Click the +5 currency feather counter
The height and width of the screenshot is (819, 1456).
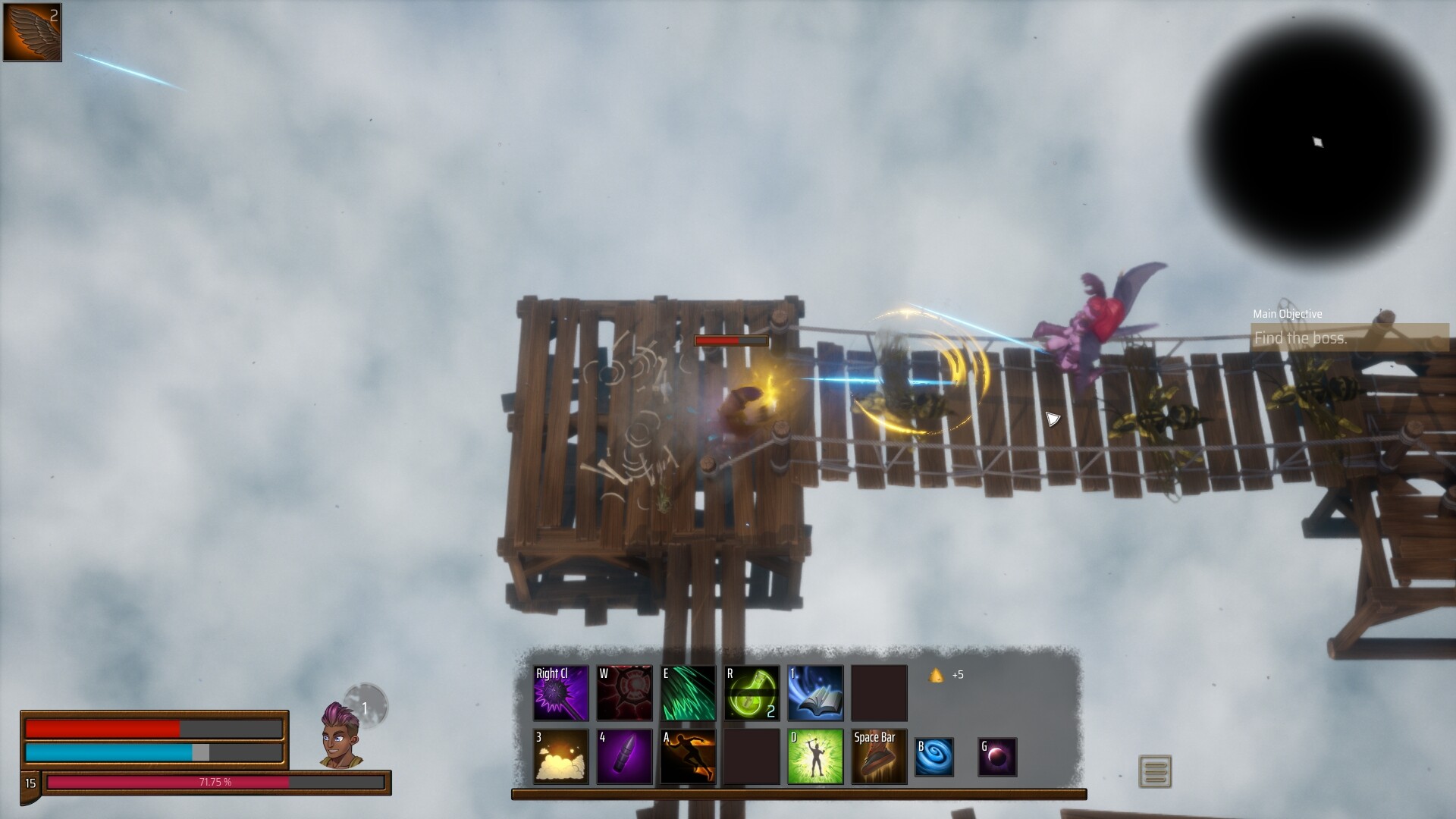click(x=945, y=674)
